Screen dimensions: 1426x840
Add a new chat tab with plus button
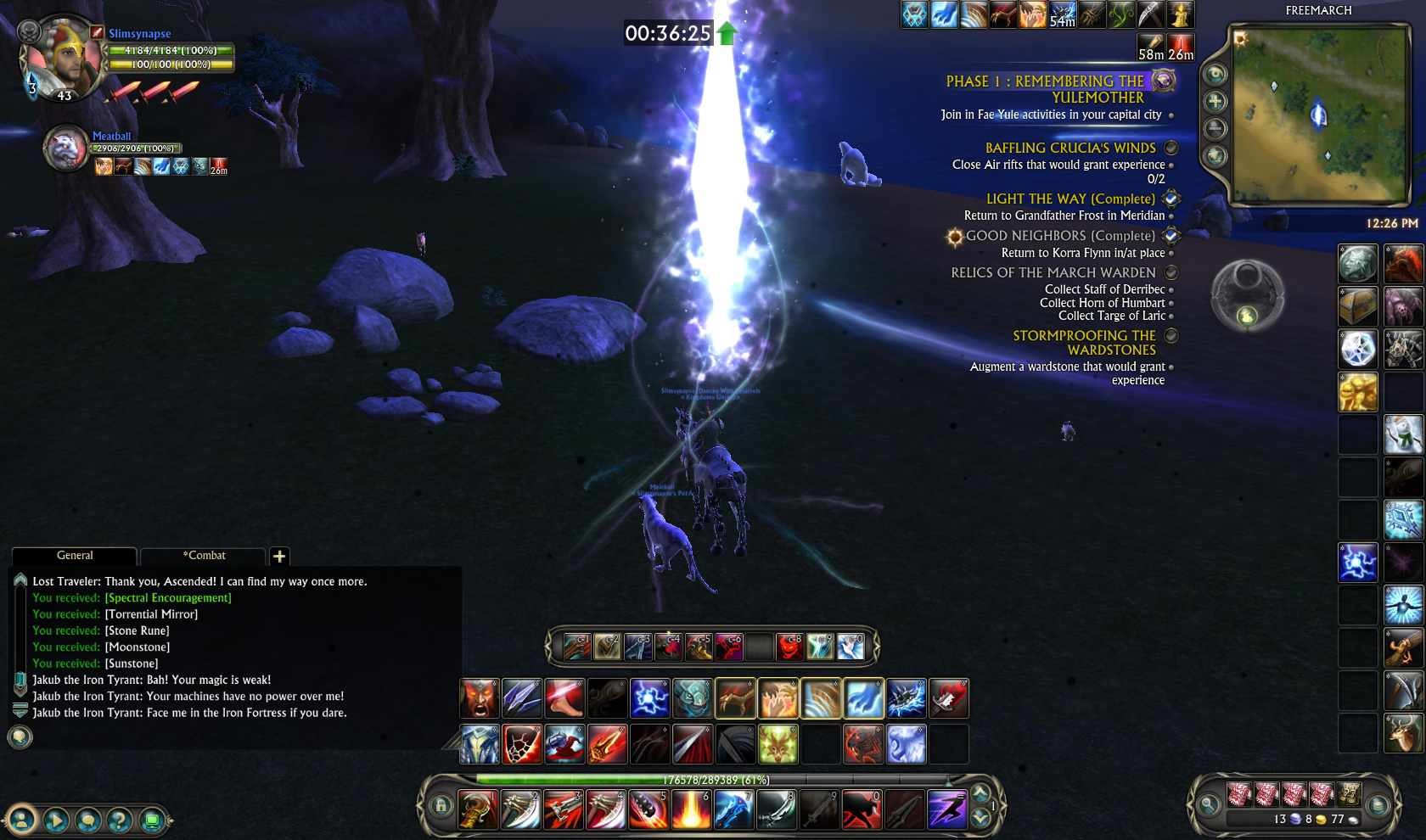279,557
